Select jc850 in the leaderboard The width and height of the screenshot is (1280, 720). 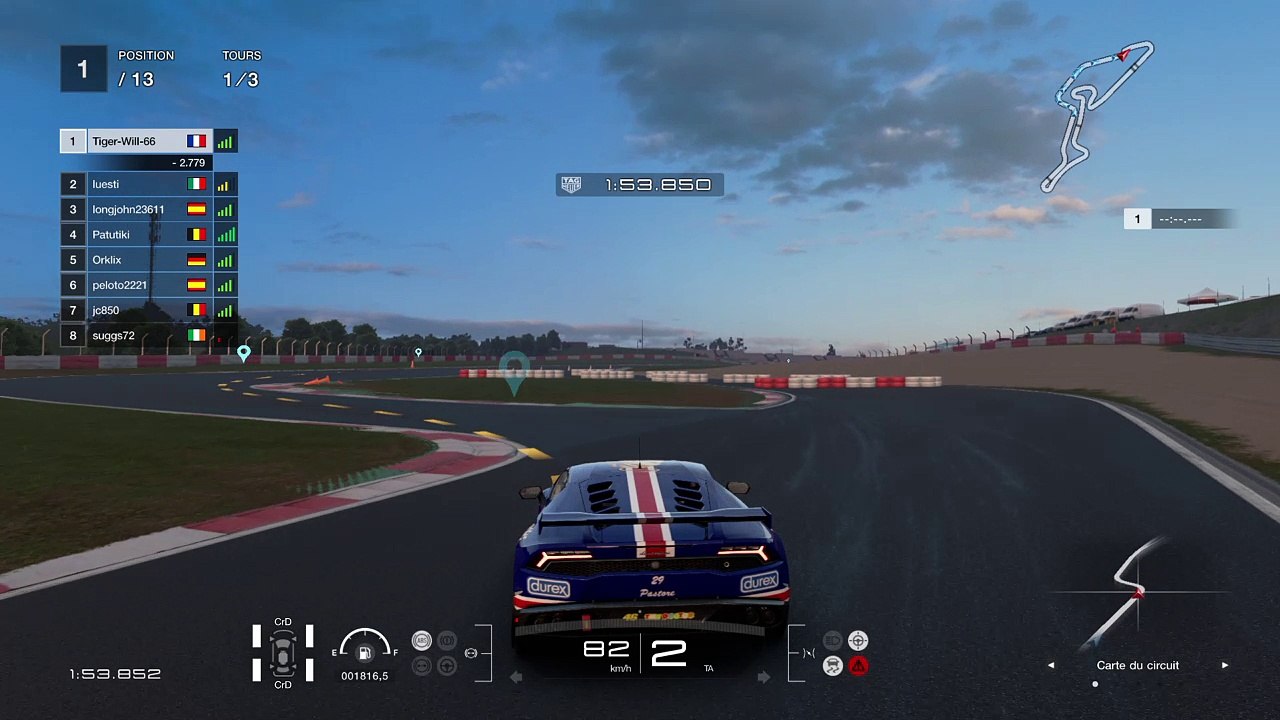tap(135, 310)
